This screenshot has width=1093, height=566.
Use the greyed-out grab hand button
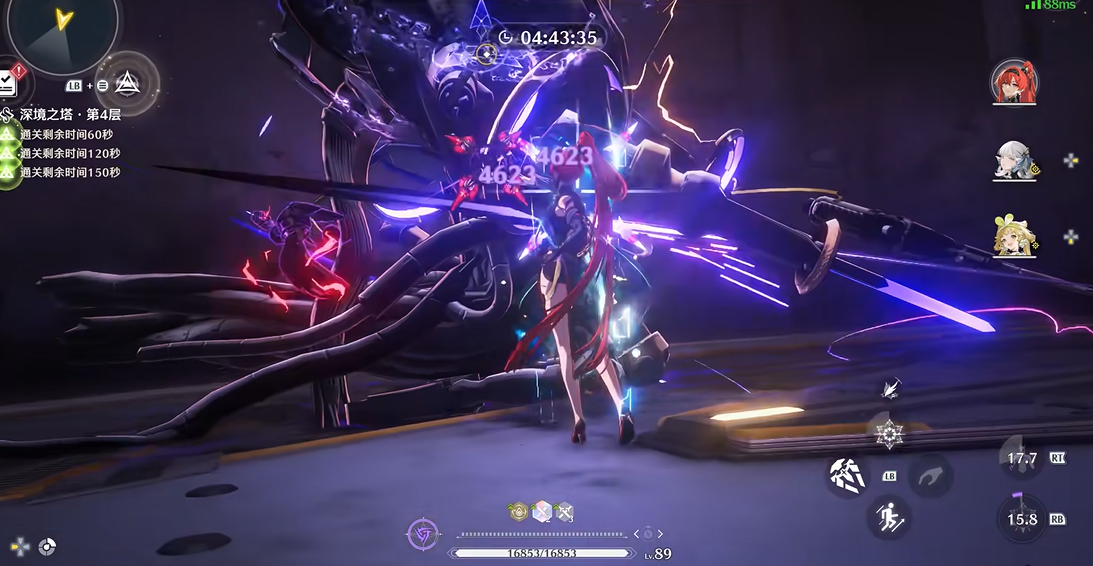coord(930,475)
